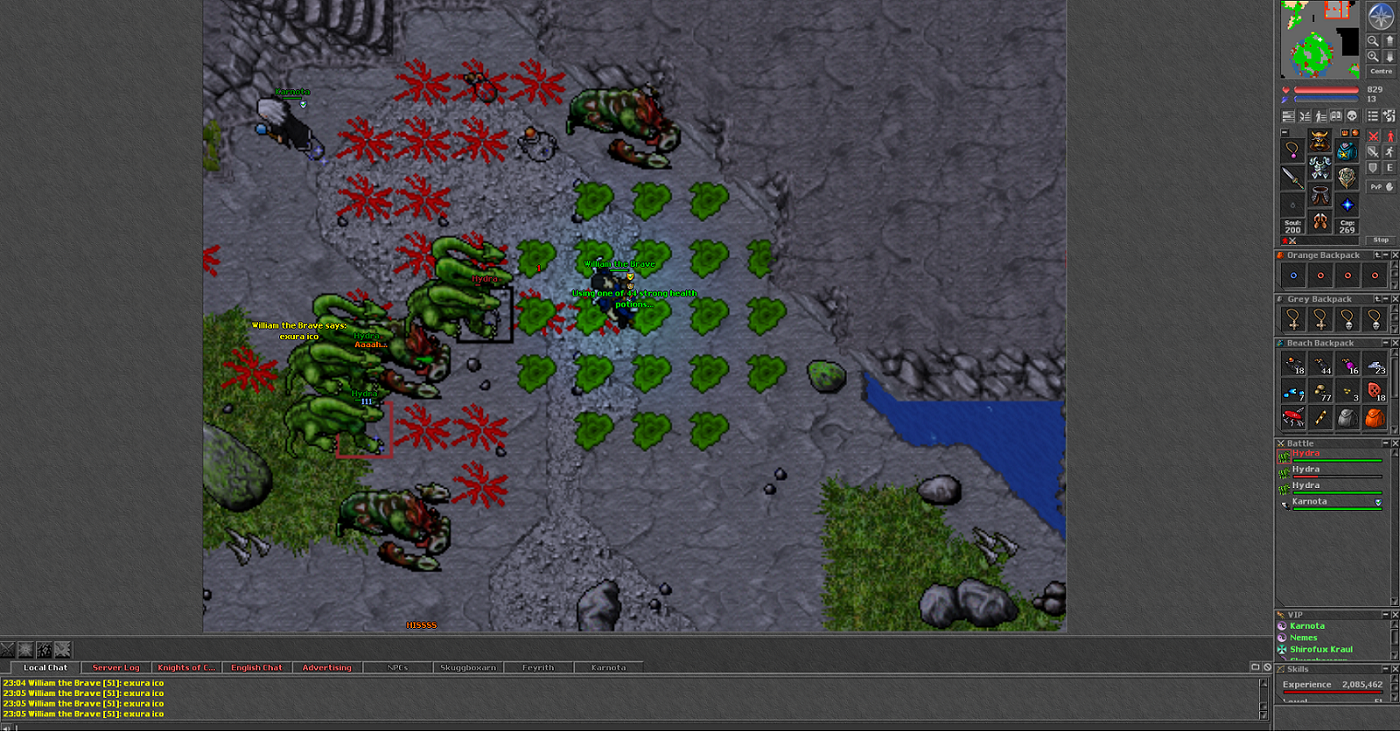Switch to the Server Log tab

pyautogui.click(x=116, y=667)
